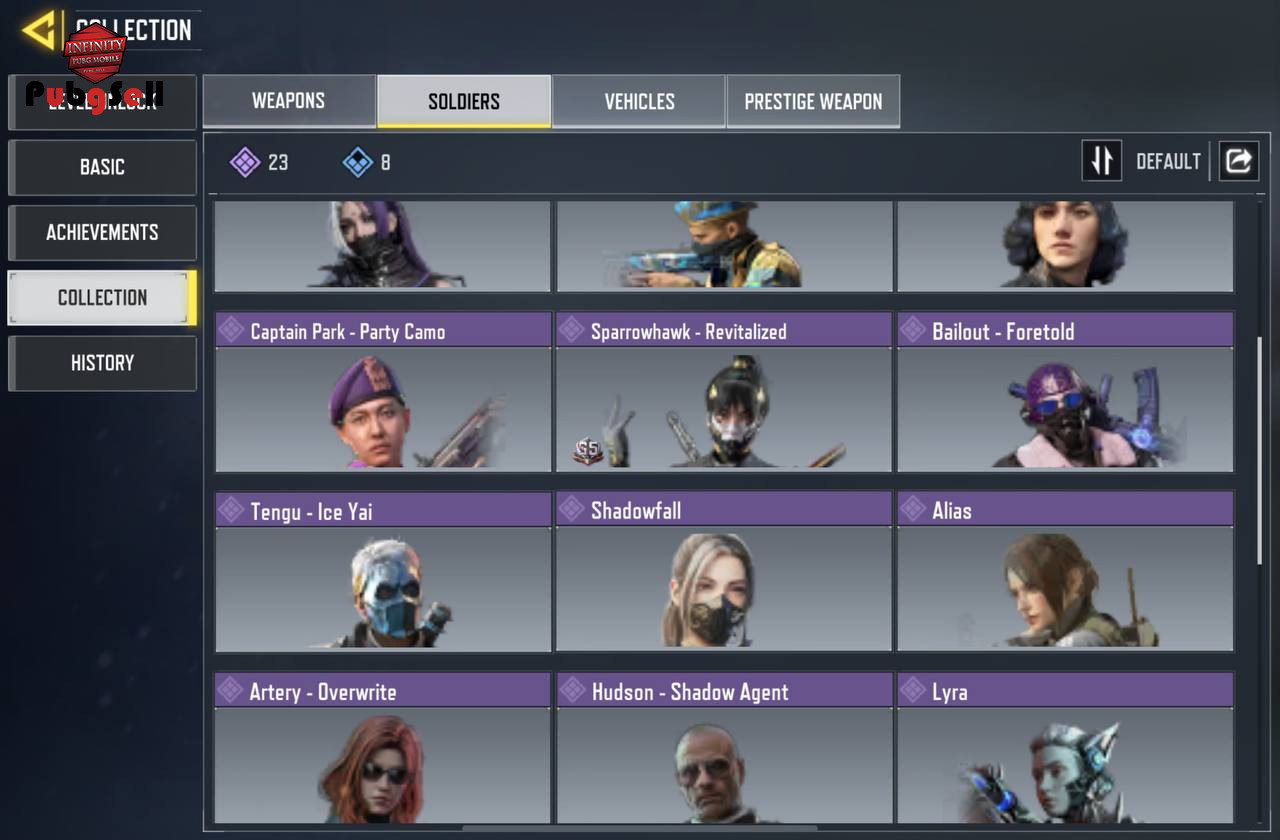Select the Captain Park - Party Camo skin
1280x840 pixels.
pos(383,391)
